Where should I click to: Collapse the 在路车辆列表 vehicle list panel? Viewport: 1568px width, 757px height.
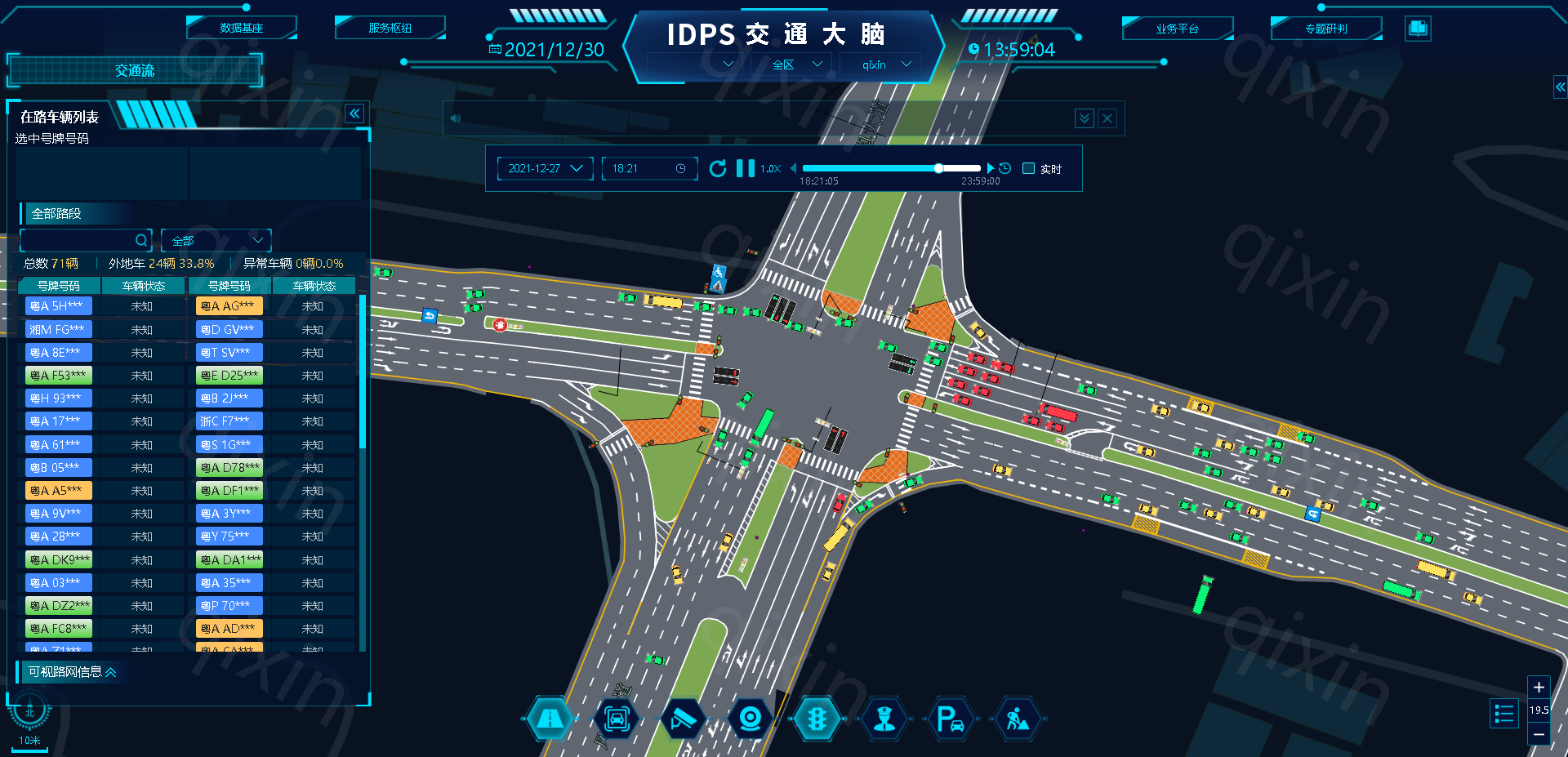click(x=354, y=114)
